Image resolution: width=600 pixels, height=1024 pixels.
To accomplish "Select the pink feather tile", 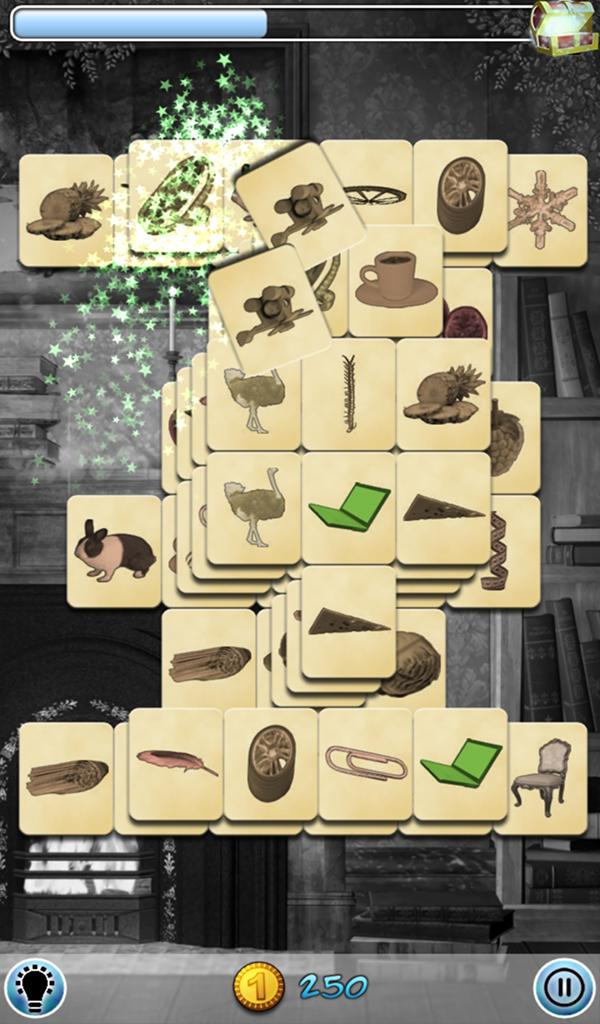I will 175,763.
